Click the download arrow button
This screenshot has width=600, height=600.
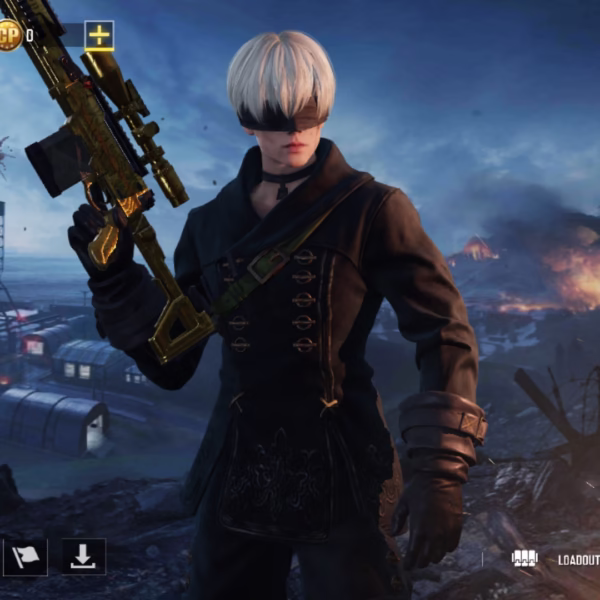[84, 557]
